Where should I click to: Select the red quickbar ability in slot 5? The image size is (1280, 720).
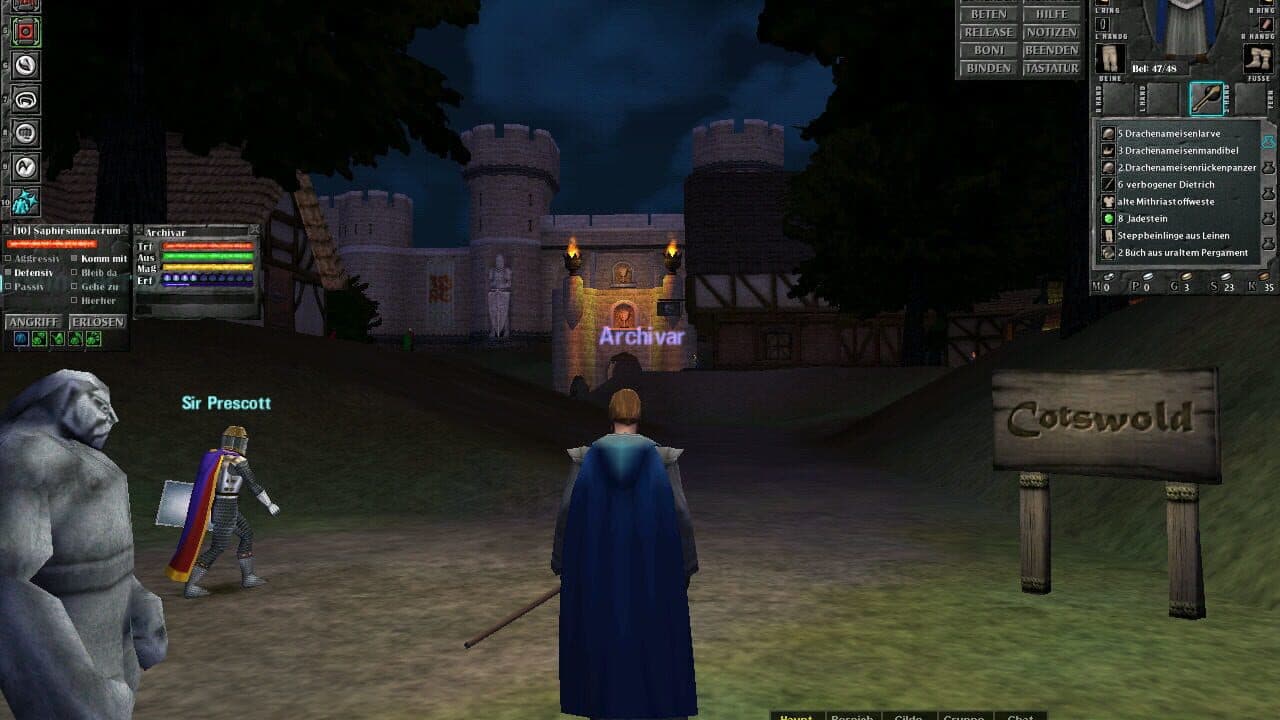click(x=24, y=32)
